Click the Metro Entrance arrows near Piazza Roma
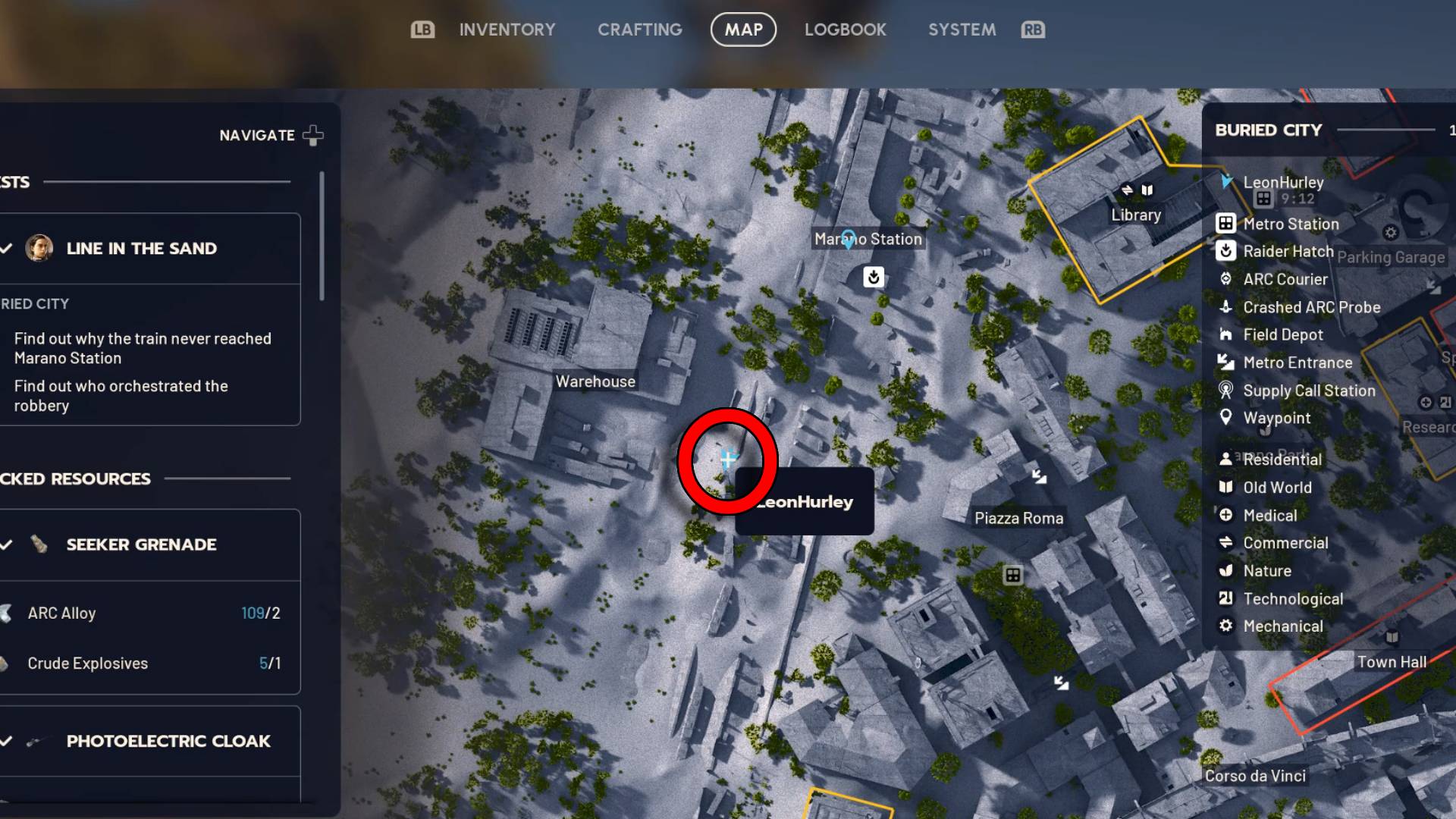1456x819 pixels. click(1039, 476)
